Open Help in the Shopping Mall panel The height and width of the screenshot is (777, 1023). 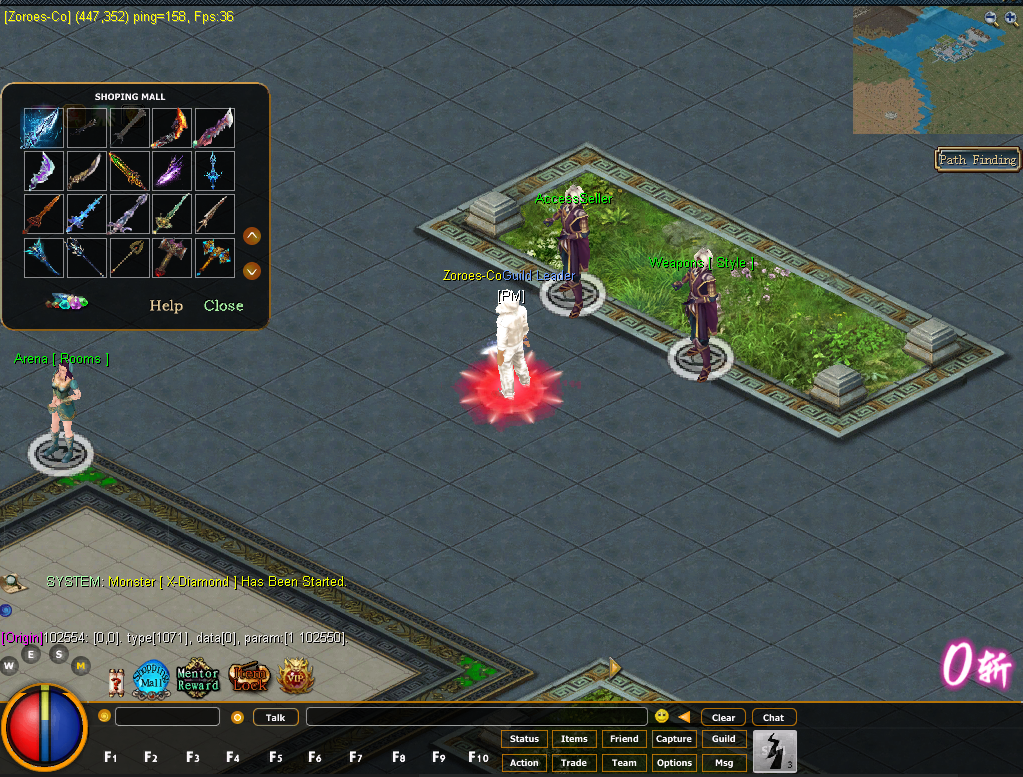[x=166, y=306]
